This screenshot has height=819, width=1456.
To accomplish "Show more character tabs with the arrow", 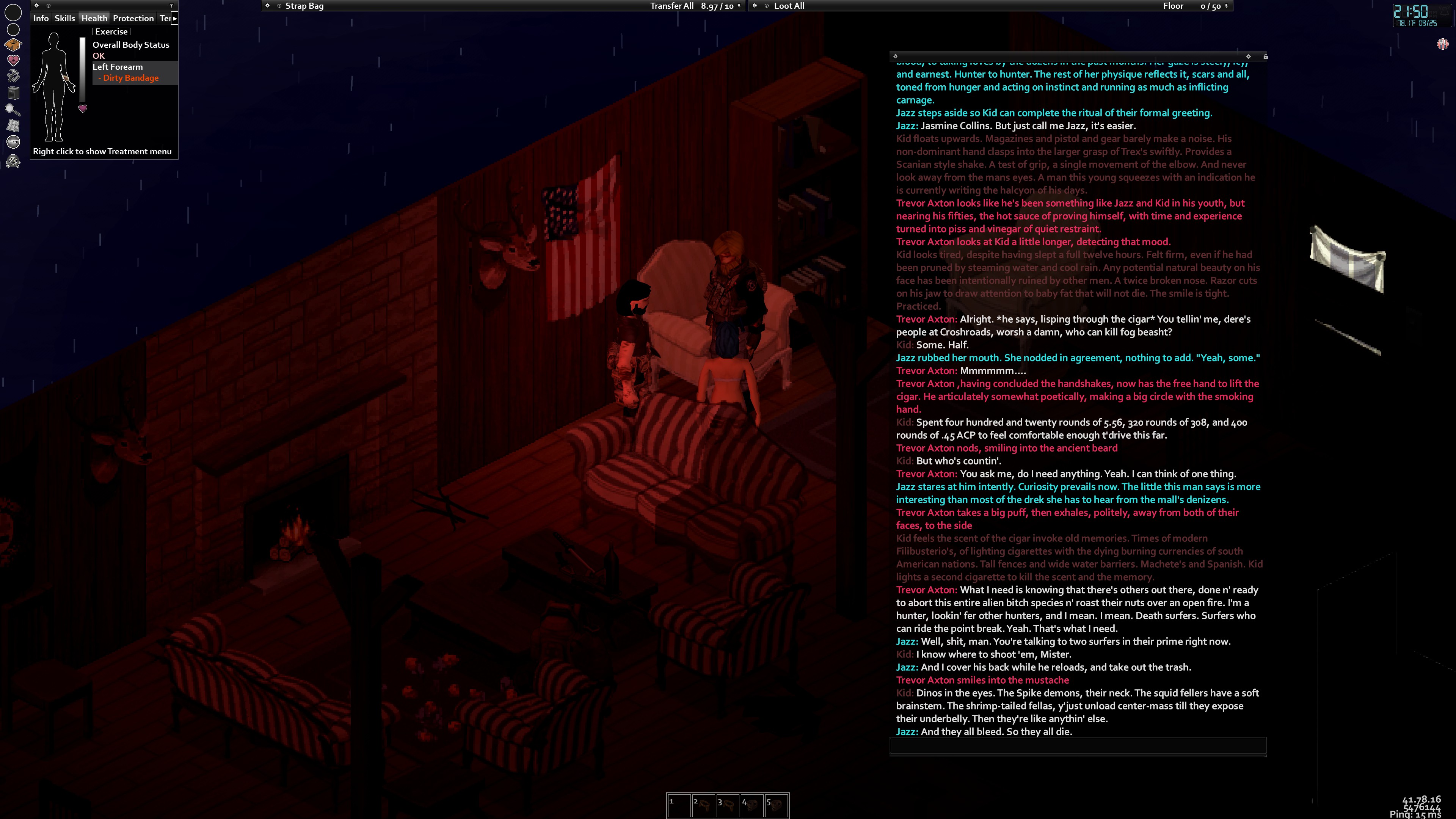I will point(175,18).
